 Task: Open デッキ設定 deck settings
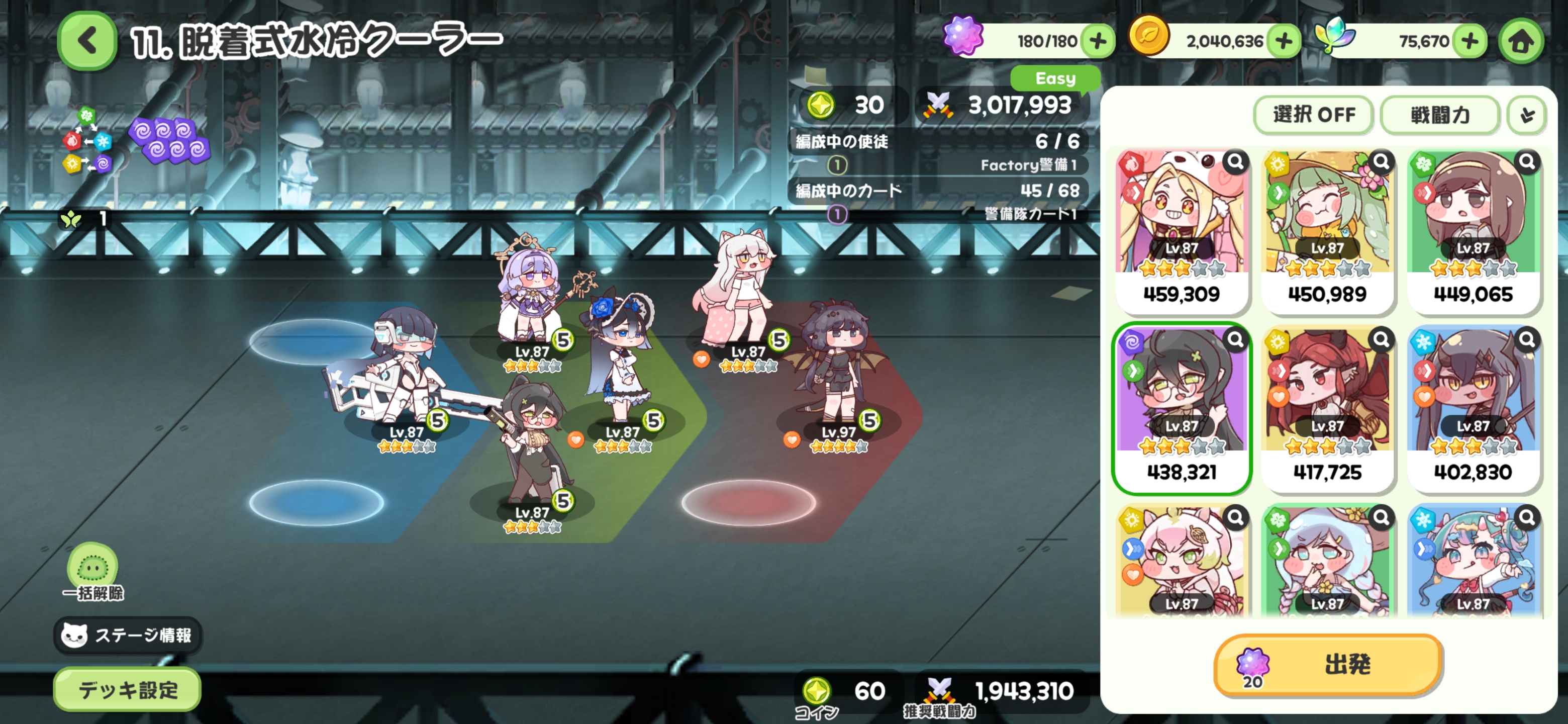tap(127, 689)
